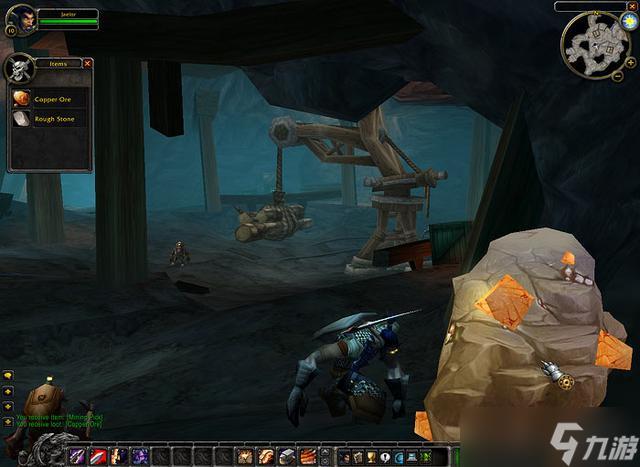The height and width of the screenshot is (467, 640).
Task: Open the minimap
Action: [594, 46]
